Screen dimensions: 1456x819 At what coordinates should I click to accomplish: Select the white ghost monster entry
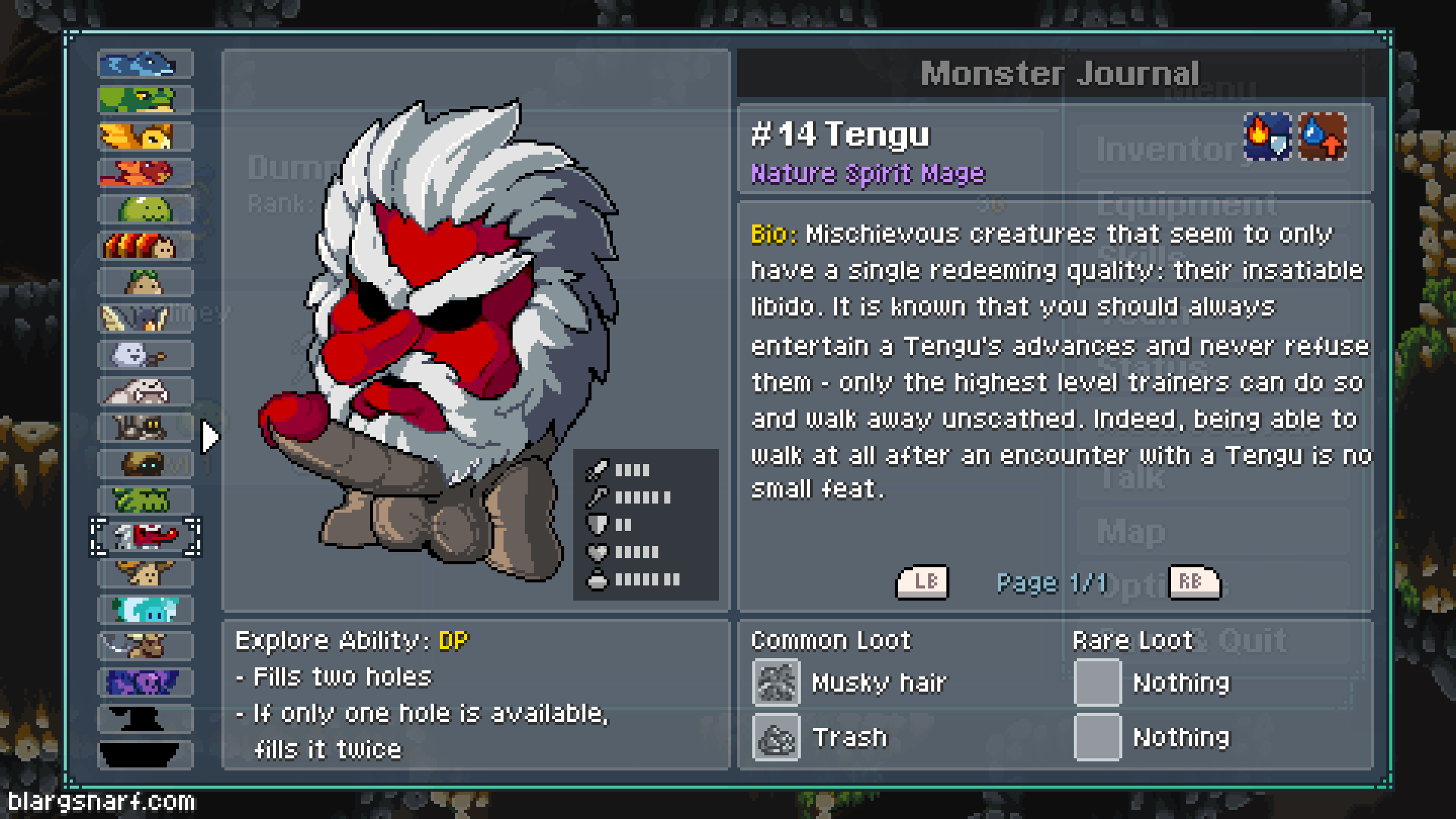[145, 355]
